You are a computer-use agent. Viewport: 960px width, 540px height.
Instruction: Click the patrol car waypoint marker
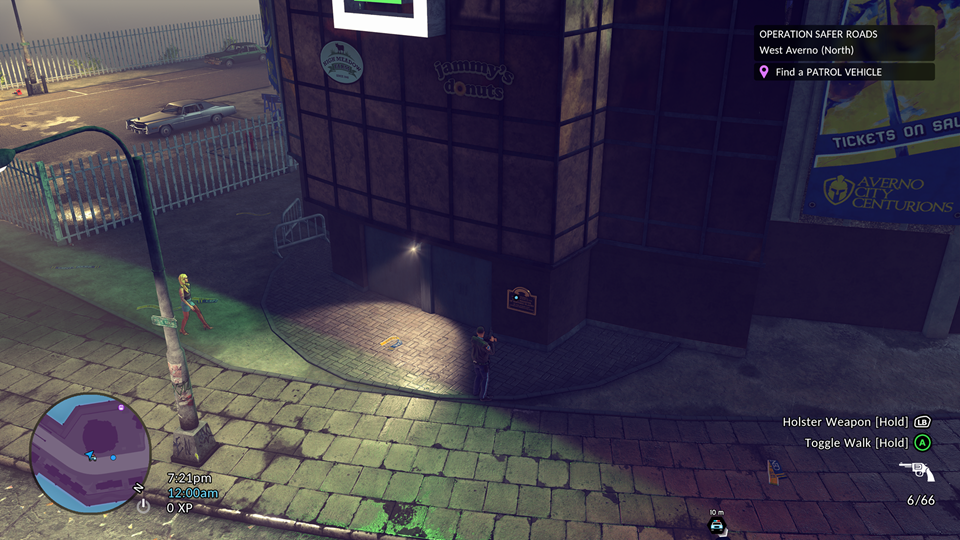click(716, 523)
